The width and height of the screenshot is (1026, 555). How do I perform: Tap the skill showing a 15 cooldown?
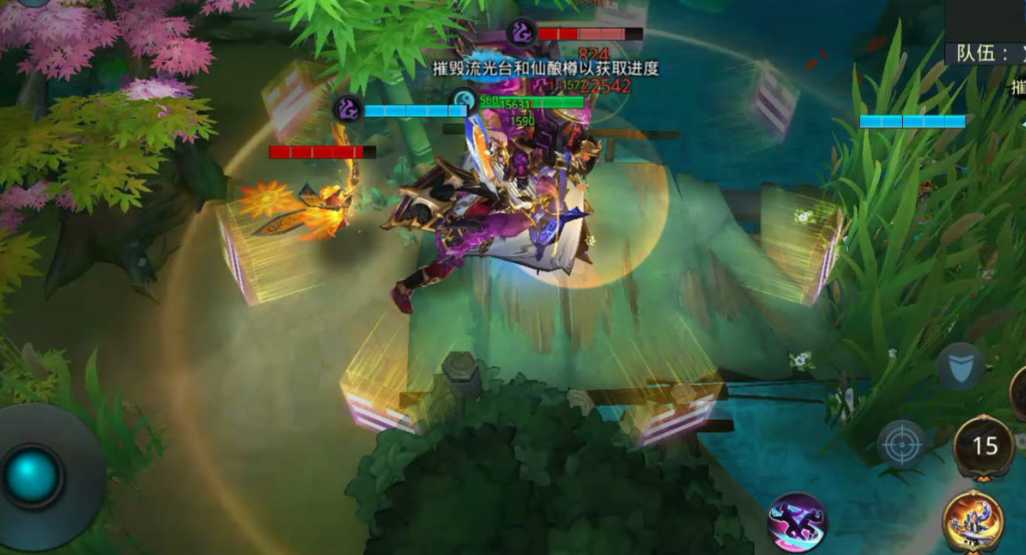985,446
